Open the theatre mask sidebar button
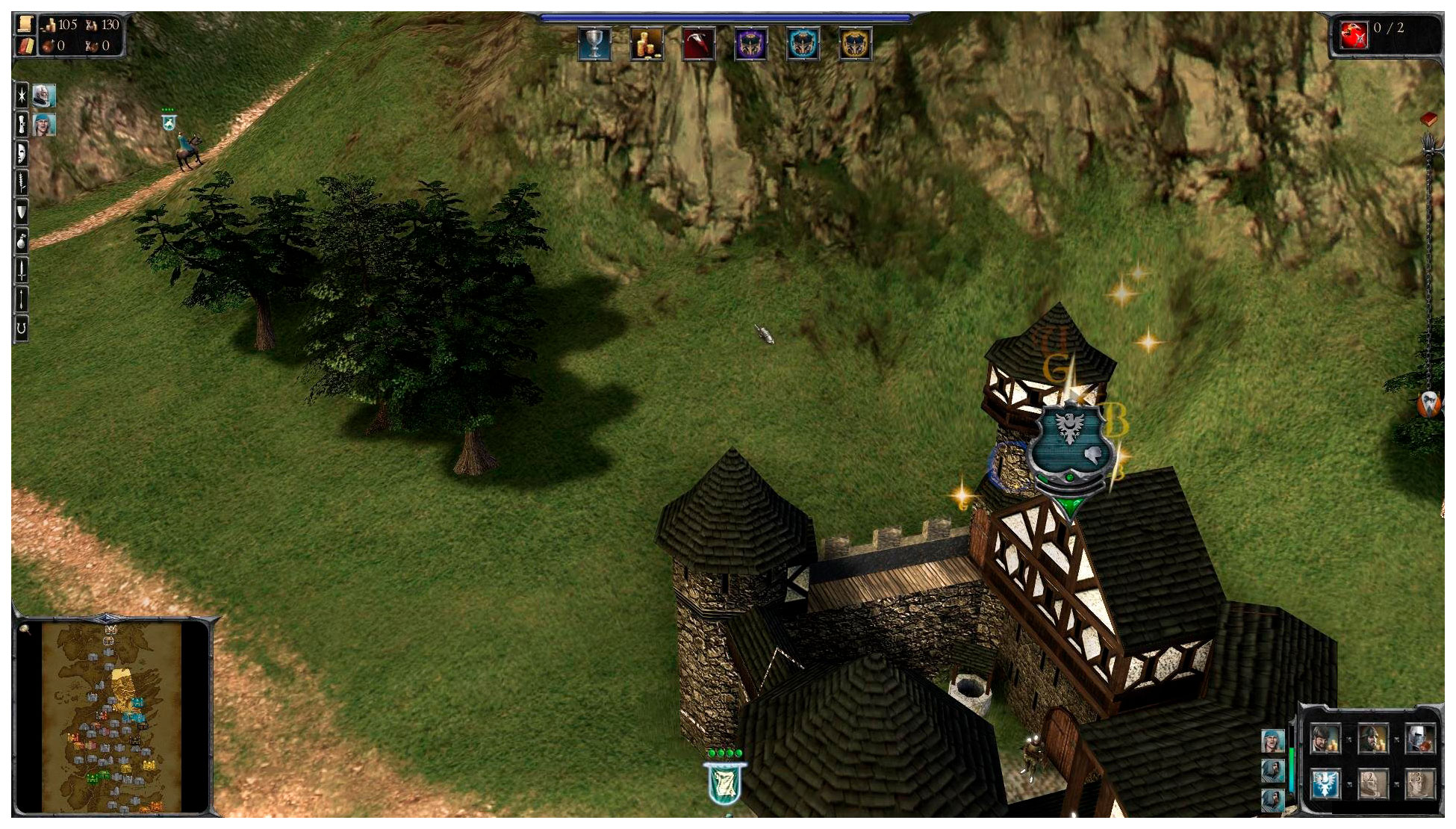Image resolution: width=1456 pixels, height=829 pixels. point(22,153)
